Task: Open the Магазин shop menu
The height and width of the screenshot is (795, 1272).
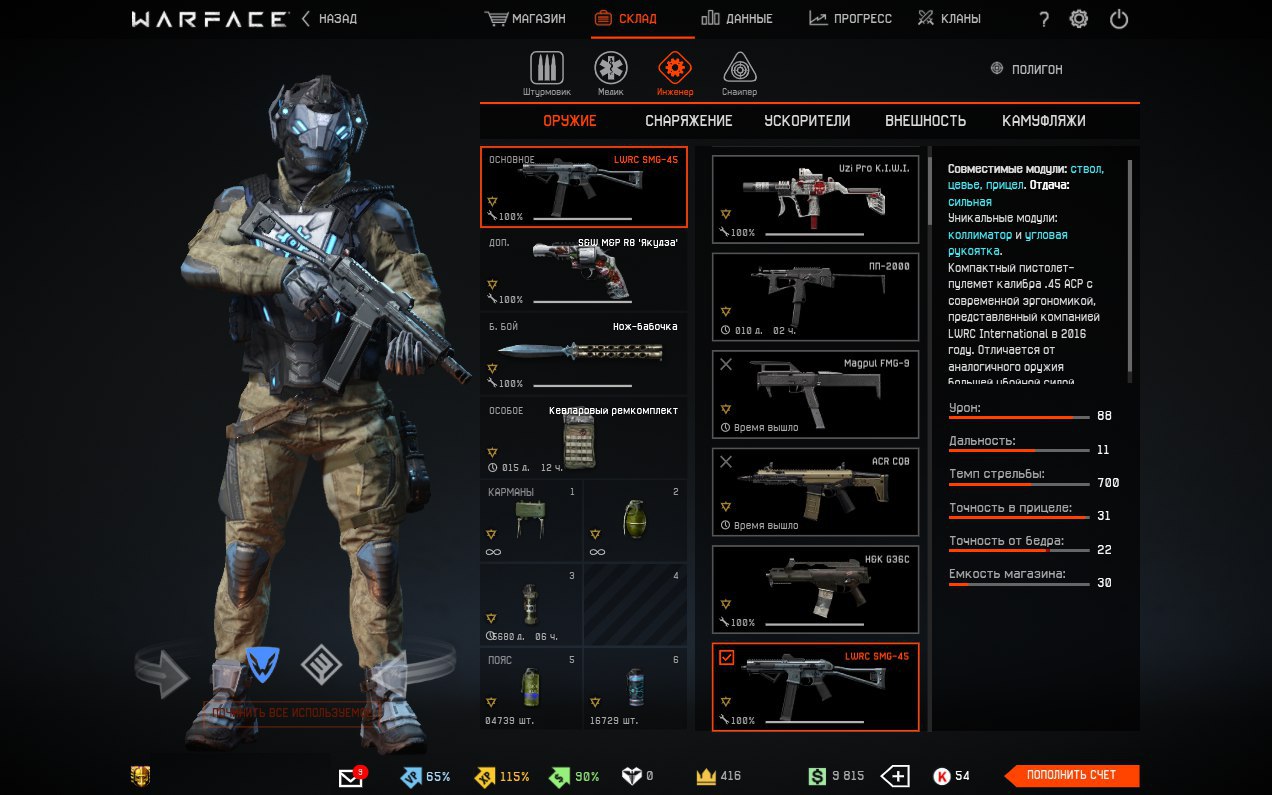Action: tap(525, 19)
